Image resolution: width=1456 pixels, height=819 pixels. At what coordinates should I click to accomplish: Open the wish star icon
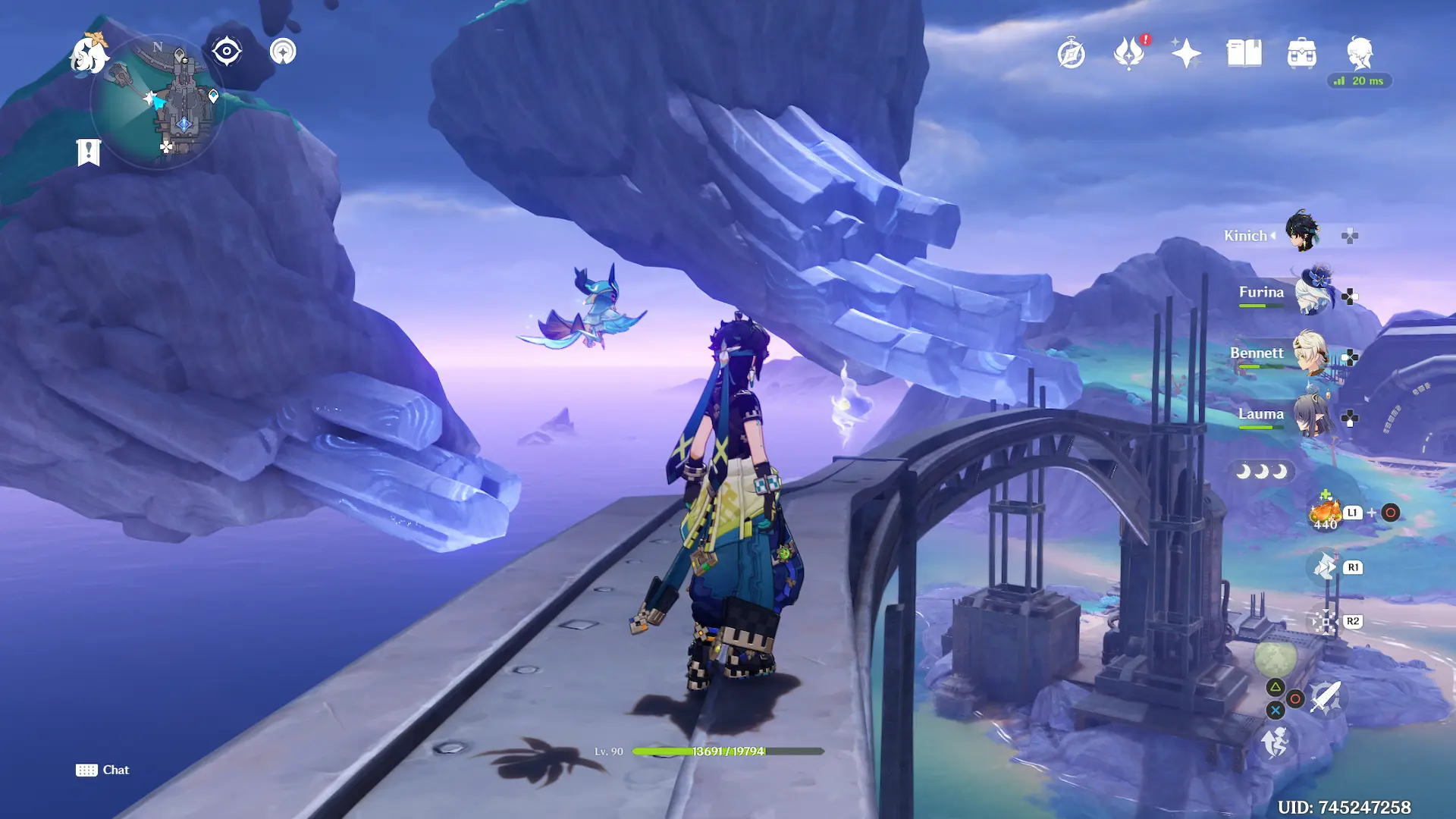(1186, 54)
